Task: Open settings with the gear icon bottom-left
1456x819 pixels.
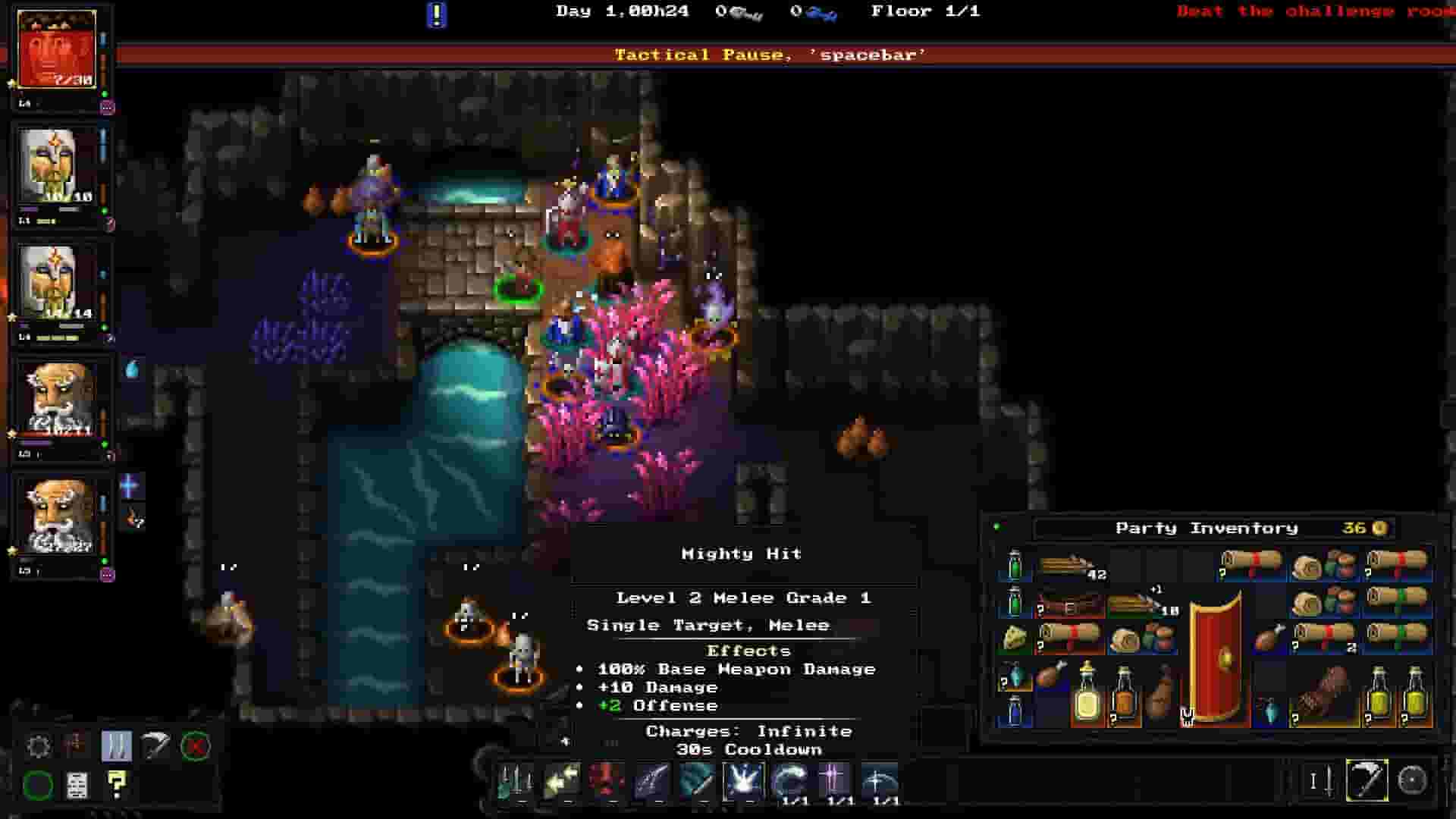Action: point(39,746)
